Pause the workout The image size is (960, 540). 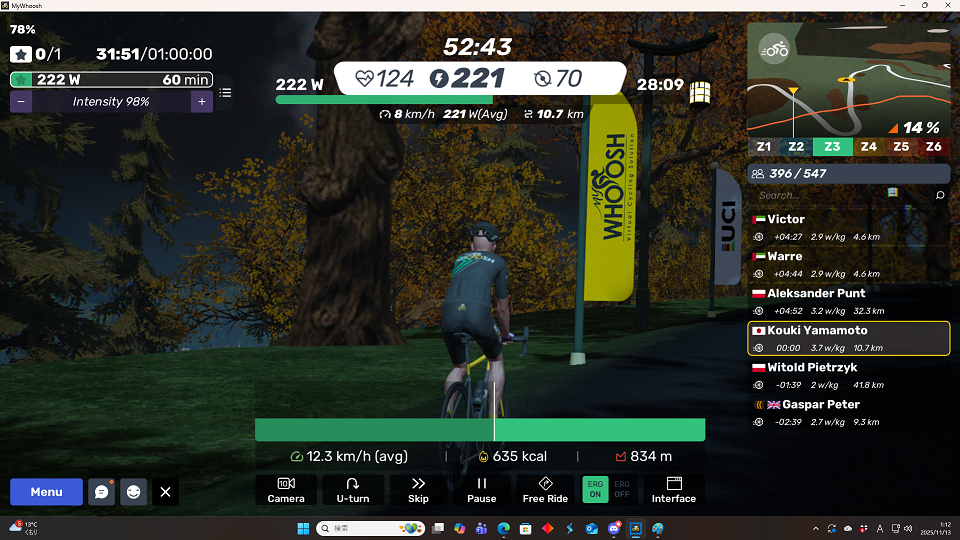(x=481, y=489)
